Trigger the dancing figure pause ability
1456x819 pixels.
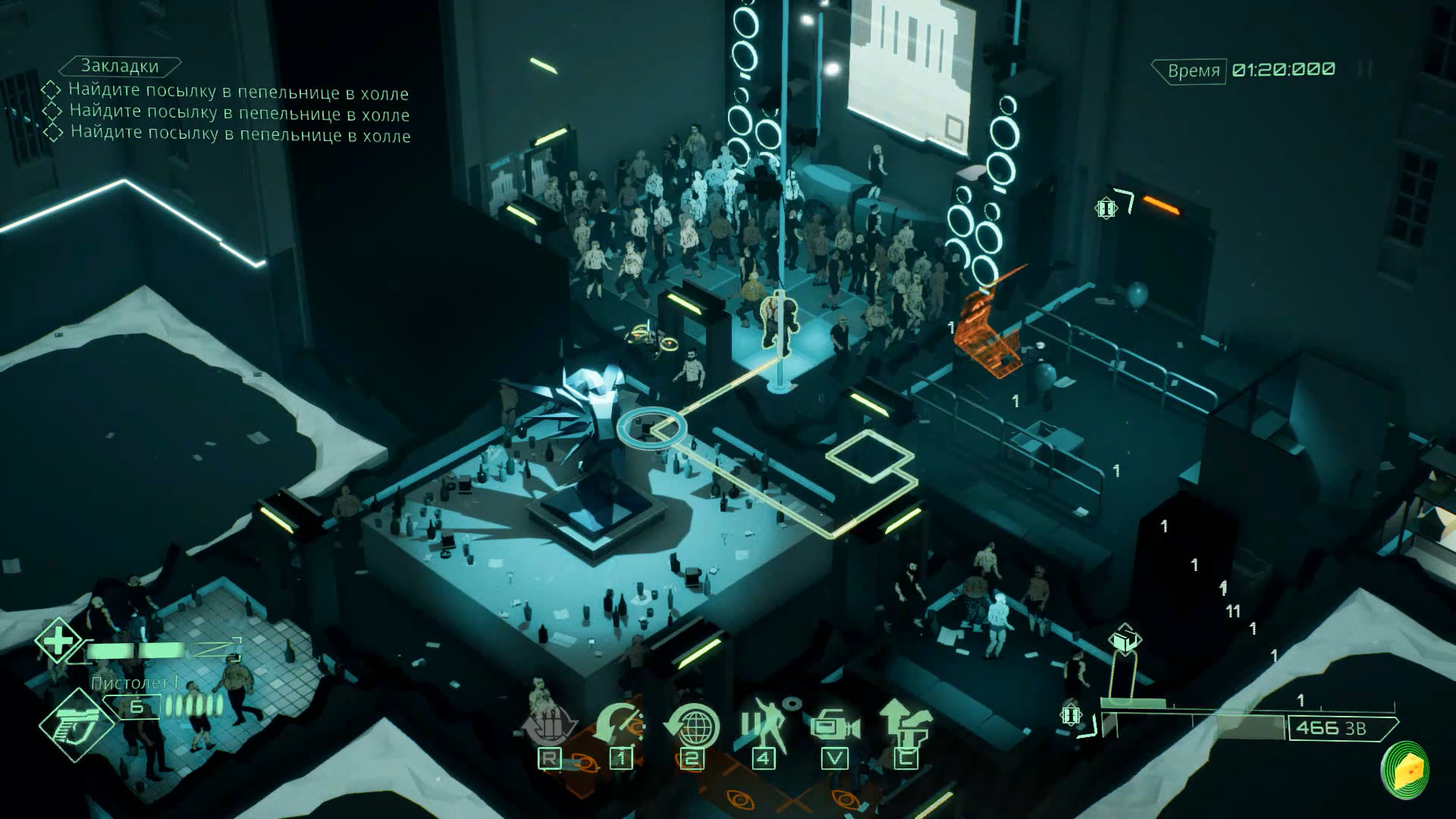click(x=764, y=726)
